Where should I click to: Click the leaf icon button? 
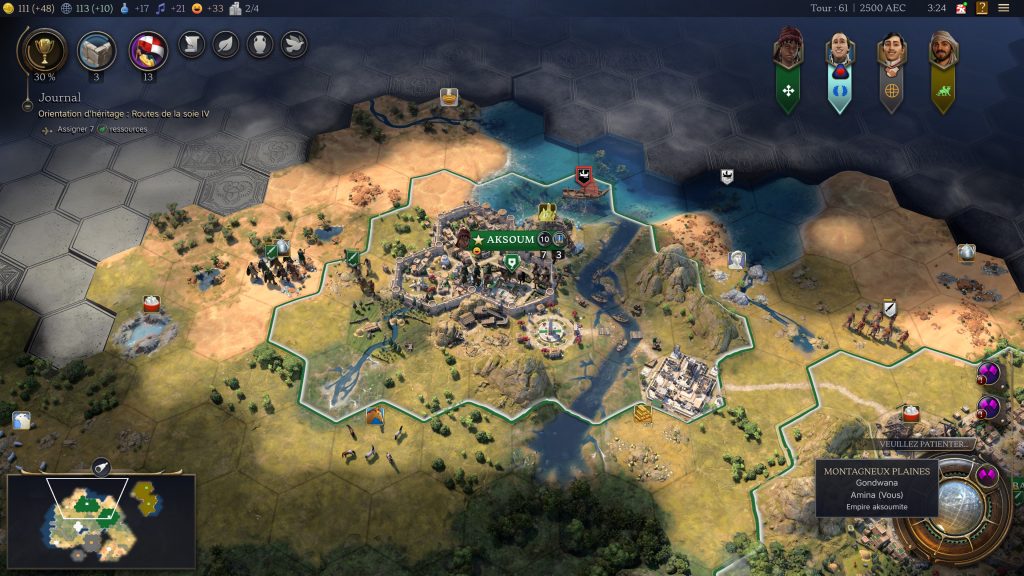(x=225, y=44)
